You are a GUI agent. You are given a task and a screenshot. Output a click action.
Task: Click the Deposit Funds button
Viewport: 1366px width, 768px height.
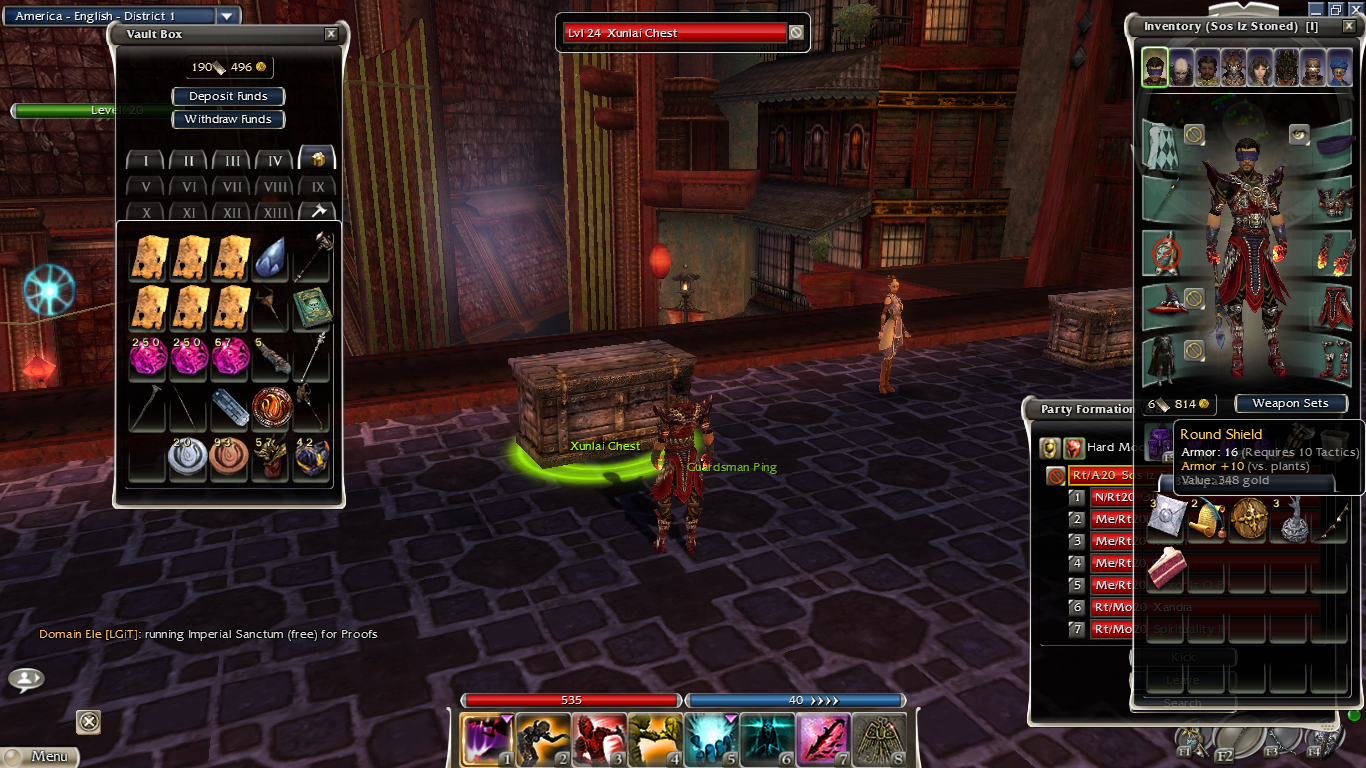228,96
